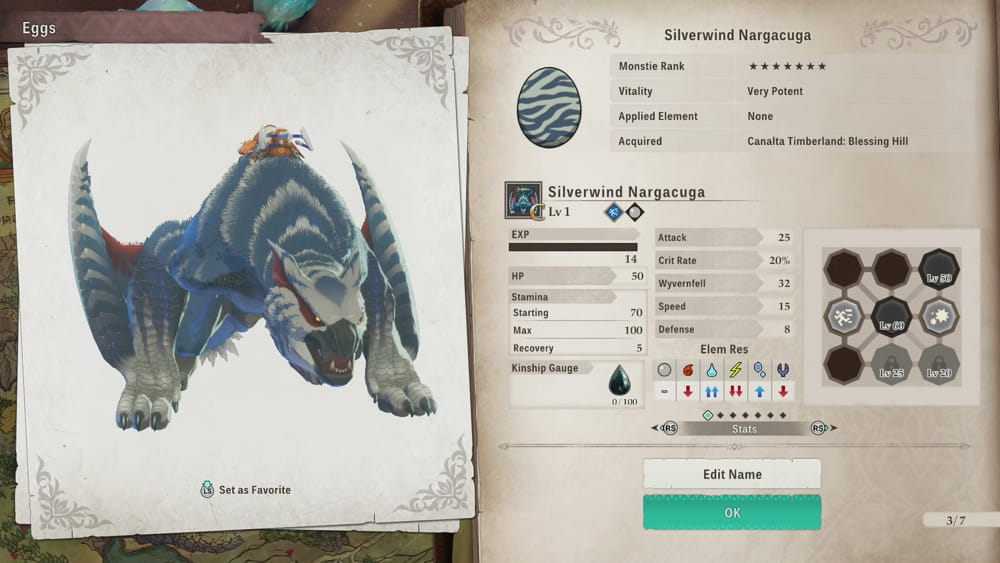Open the Edit Name option
Image resolution: width=1000 pixels, height=563 pixels.
(731, 474)
